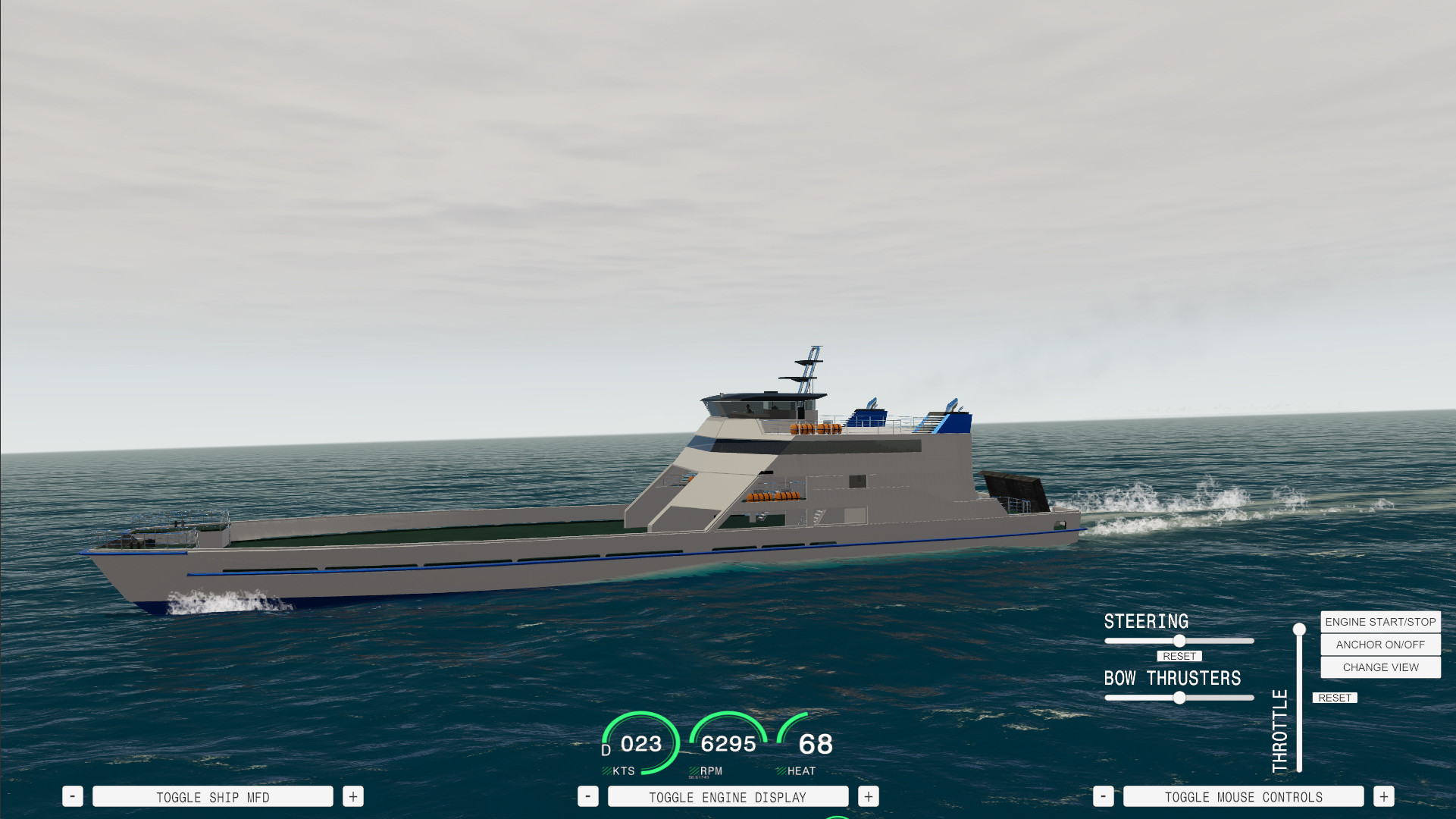Viewport: 1456px width, 819px height.
Task: Click the D drive indicator near the speed gauge
Action: [x=605, y=749]
